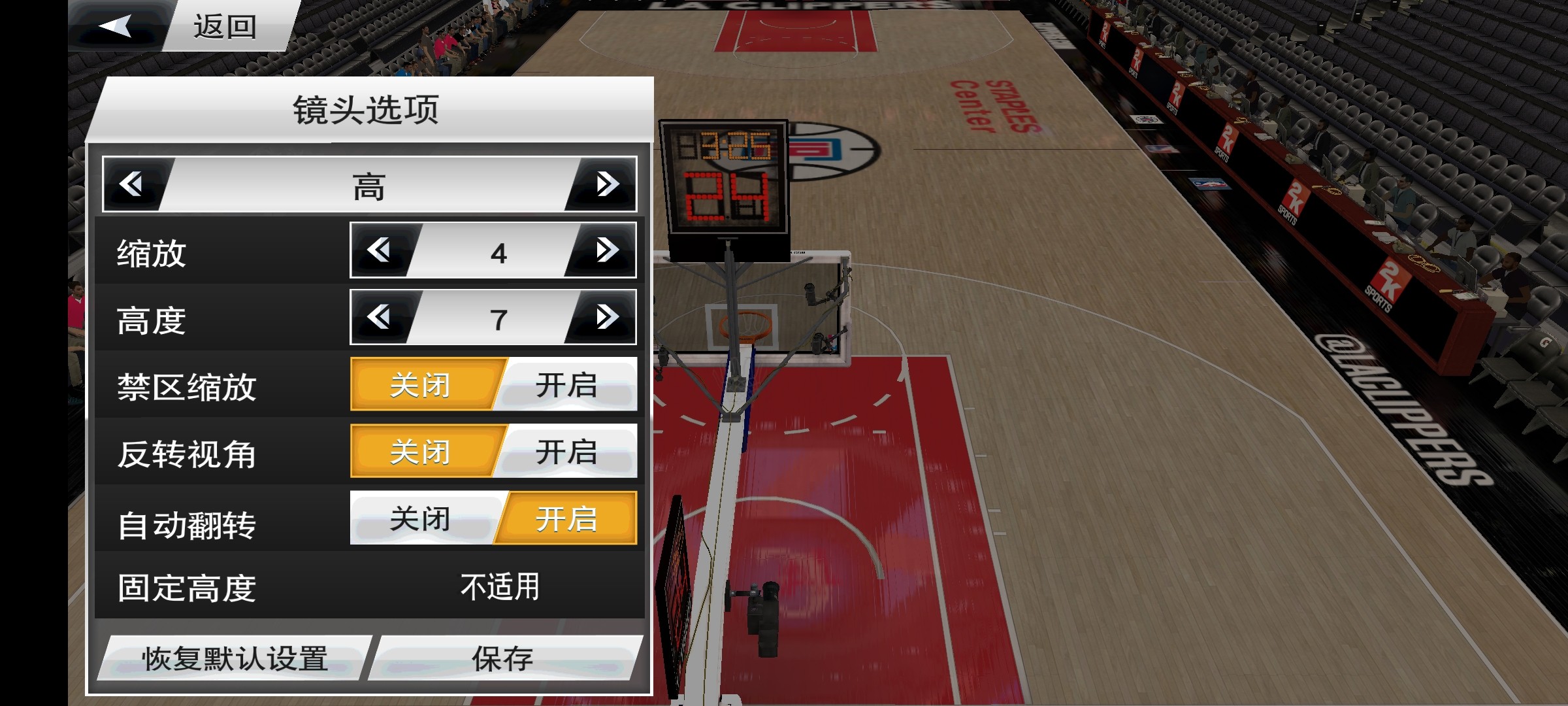Set 禁区缩放 to 关闭
Image resolution: width=1568 pixels, height=706 pixels.
(x=421, y=384)
